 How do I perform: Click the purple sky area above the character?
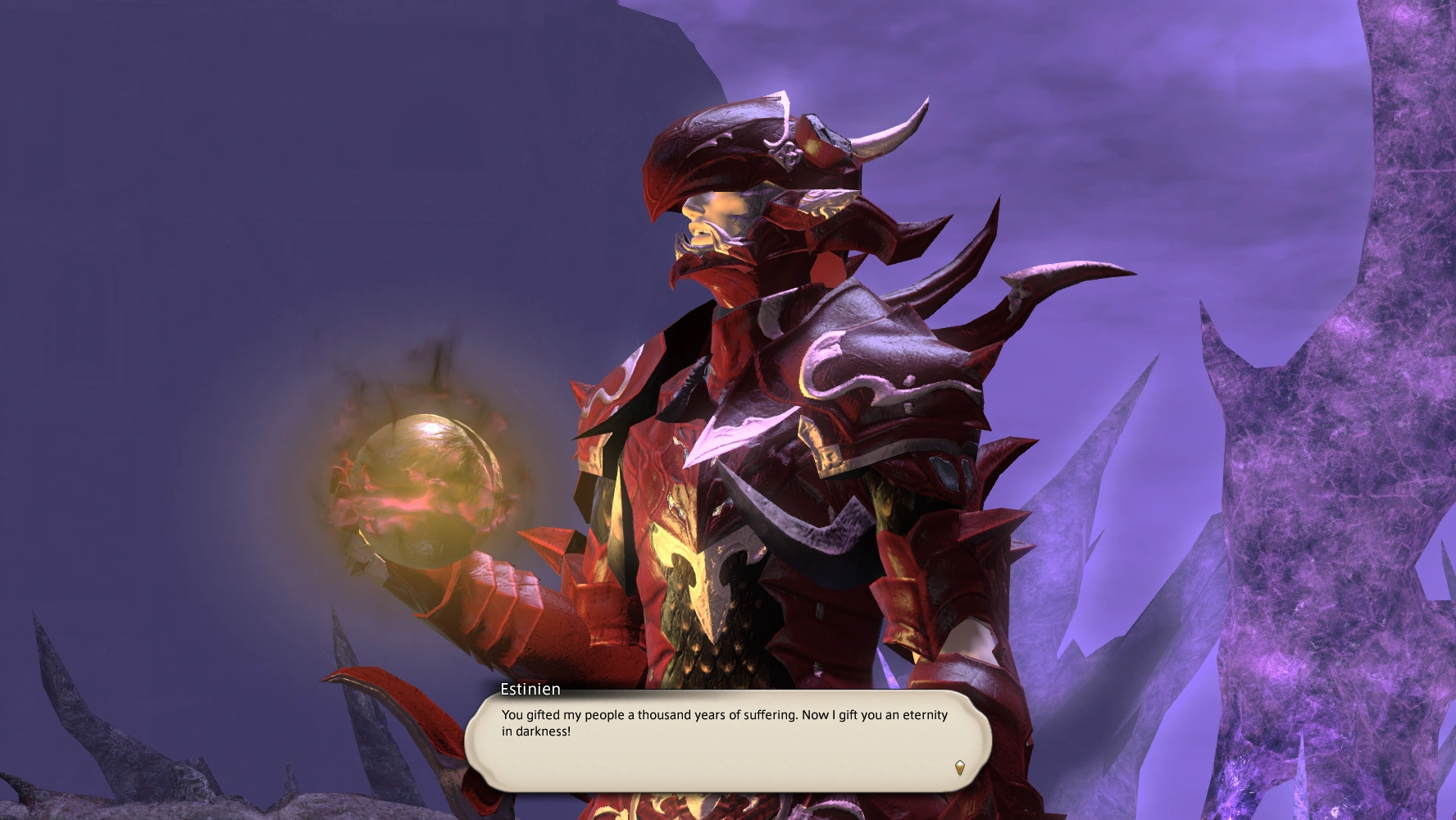tap(1066, 82)
